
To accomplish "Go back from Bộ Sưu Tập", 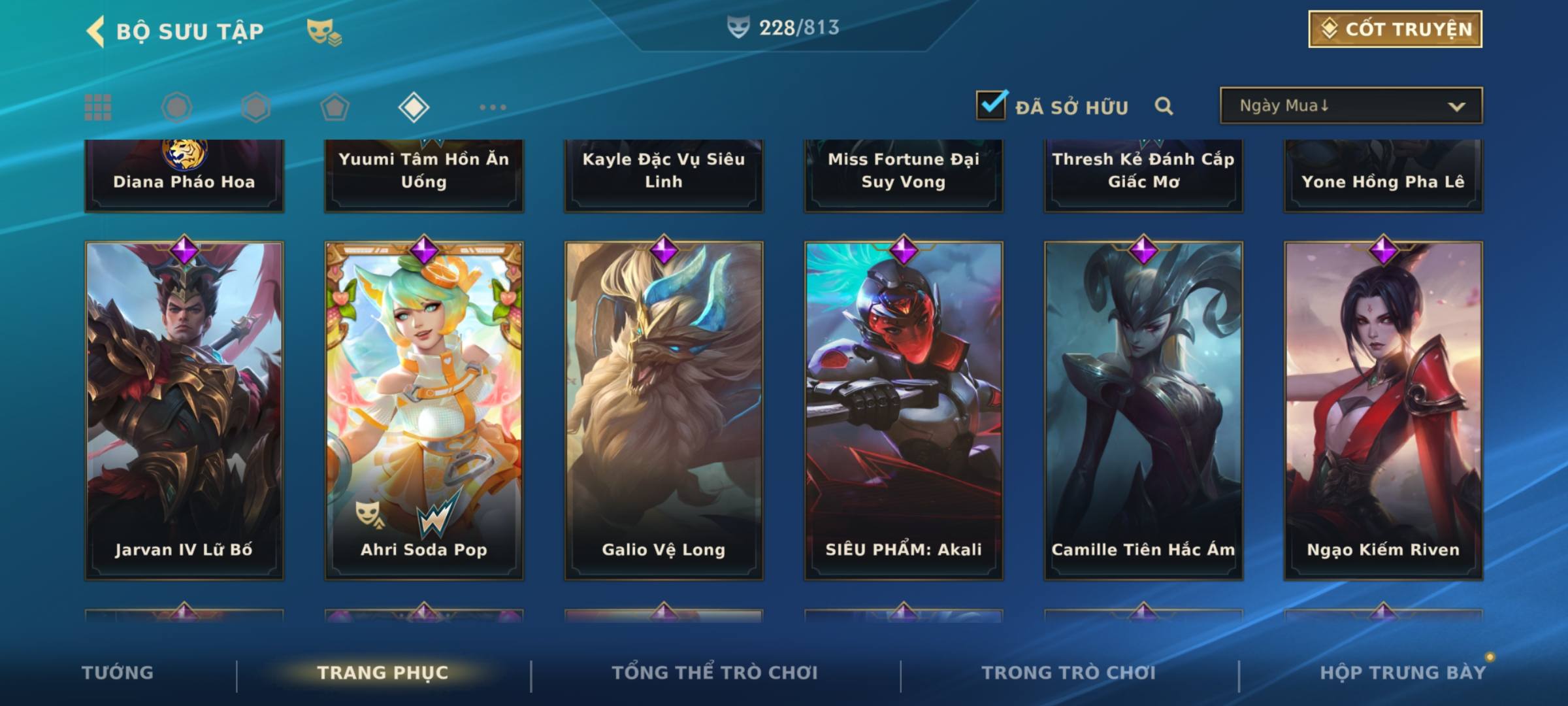I will pos(96,31).
